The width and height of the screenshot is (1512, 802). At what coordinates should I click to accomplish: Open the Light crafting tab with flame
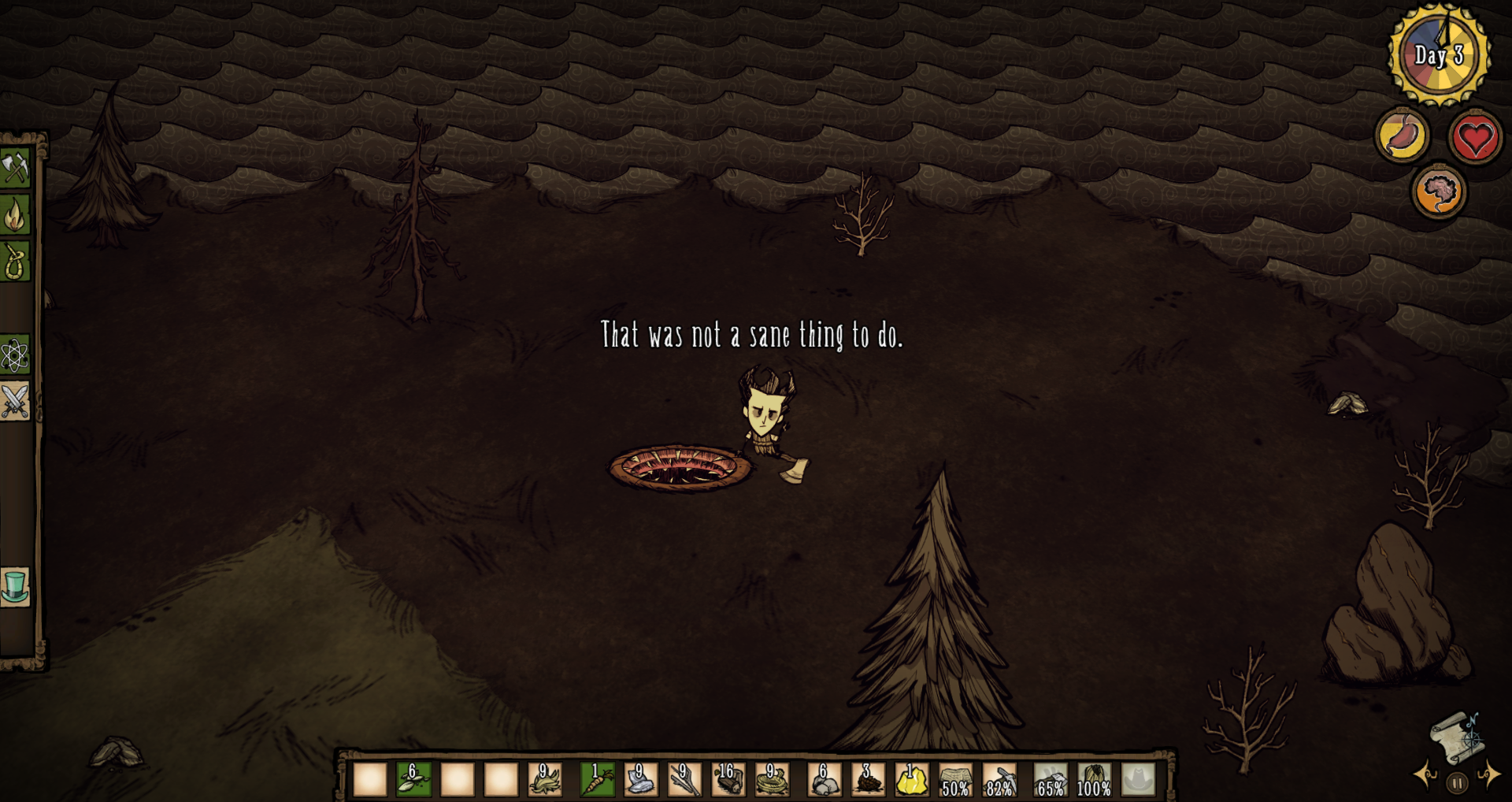[x=15, y=215]
